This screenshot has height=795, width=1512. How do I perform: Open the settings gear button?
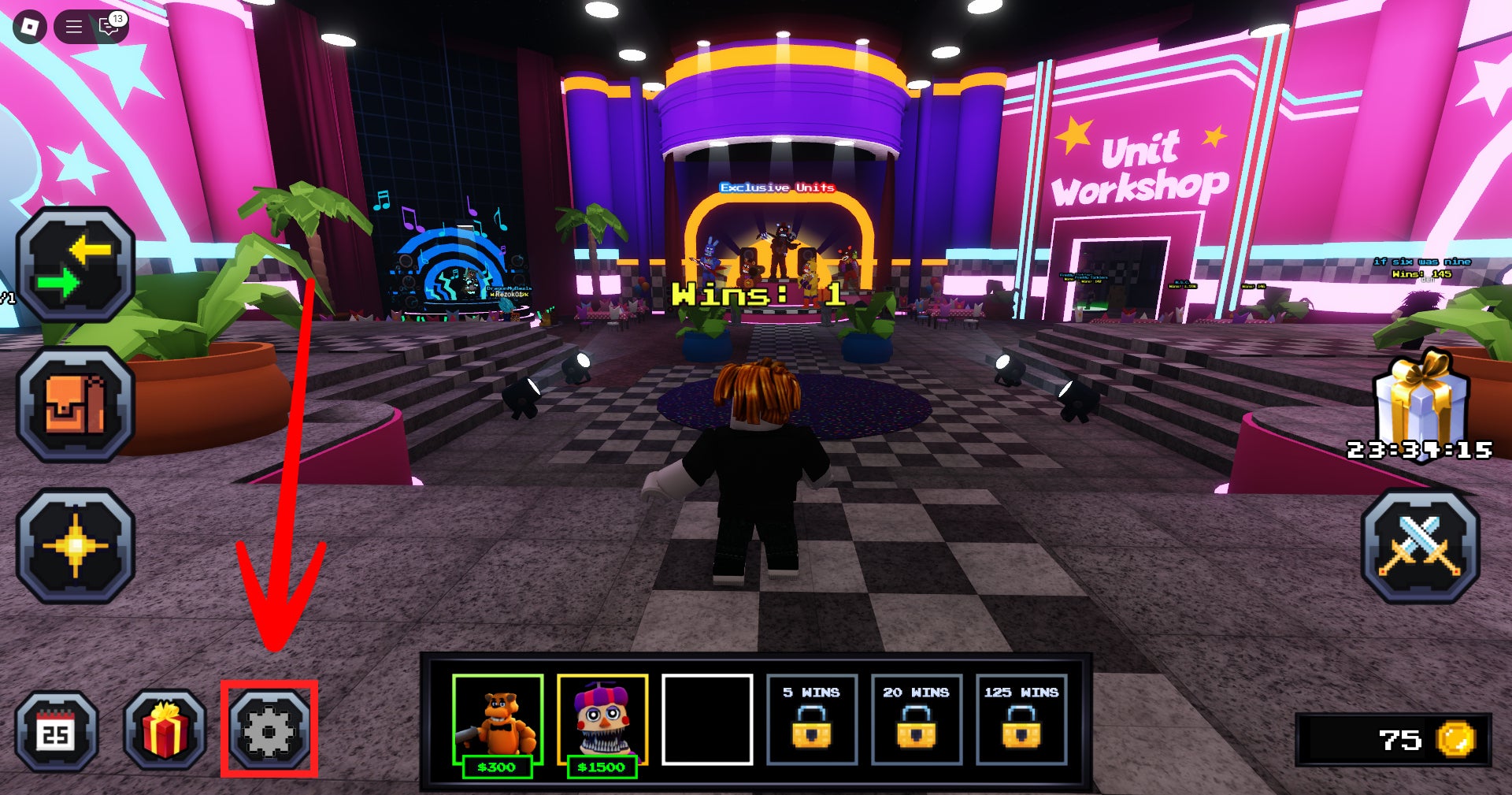(269, 730)
